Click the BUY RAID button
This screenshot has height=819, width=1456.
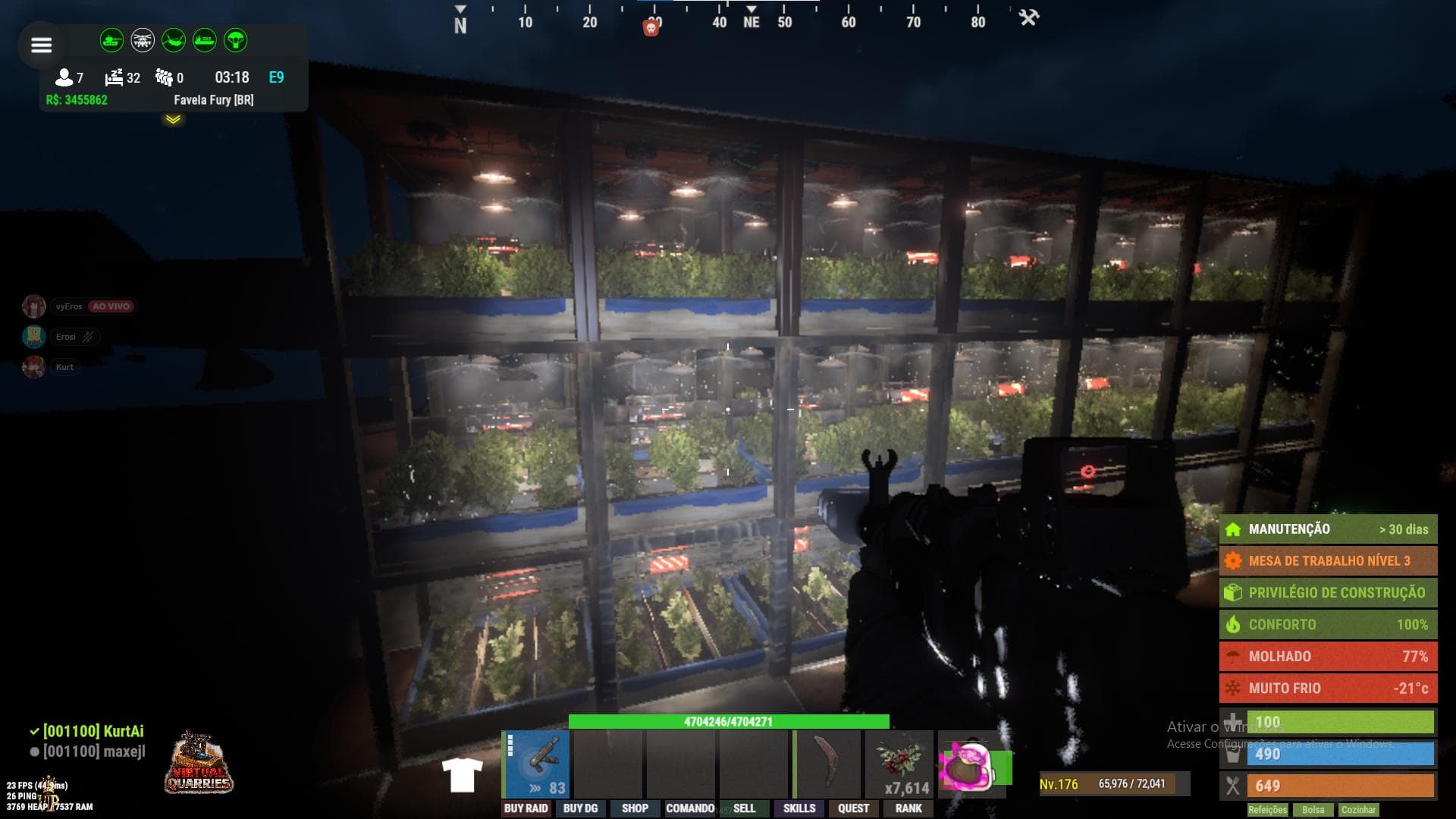tap(525, 808)
